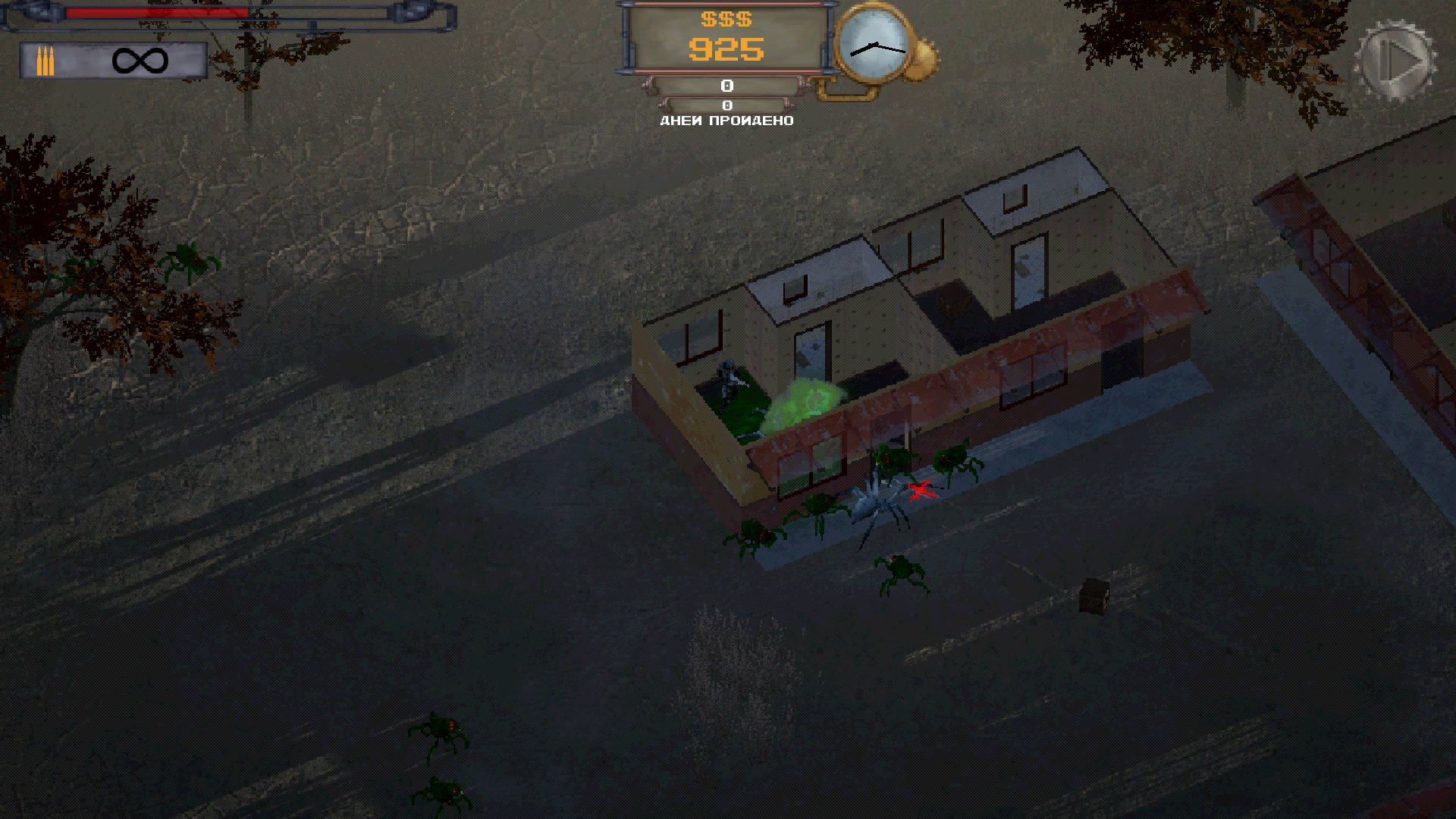Screen dimensions: 1456x819
Task: Expand the ДНЕЙ ПРОЙДЕНО stats panel
Action: 726,120
